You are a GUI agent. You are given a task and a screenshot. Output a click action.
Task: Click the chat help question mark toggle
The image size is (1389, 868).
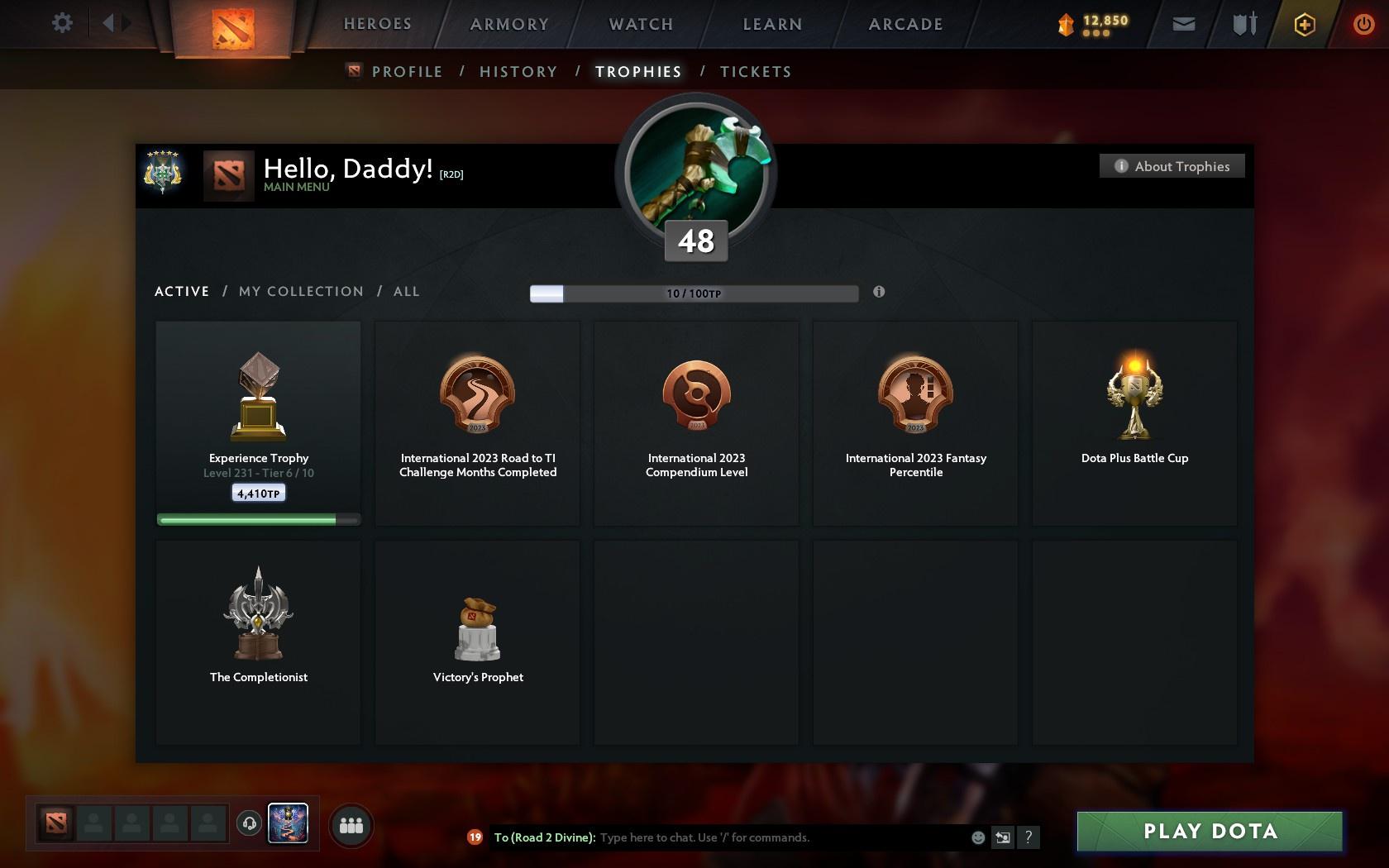1028,837
